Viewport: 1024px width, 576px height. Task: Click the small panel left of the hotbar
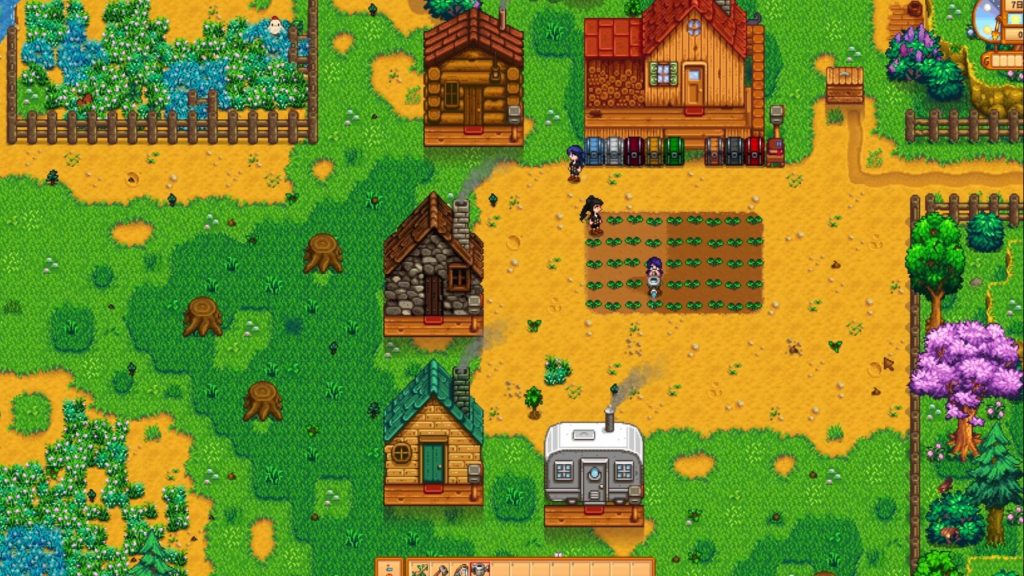[x=389, y=568]
